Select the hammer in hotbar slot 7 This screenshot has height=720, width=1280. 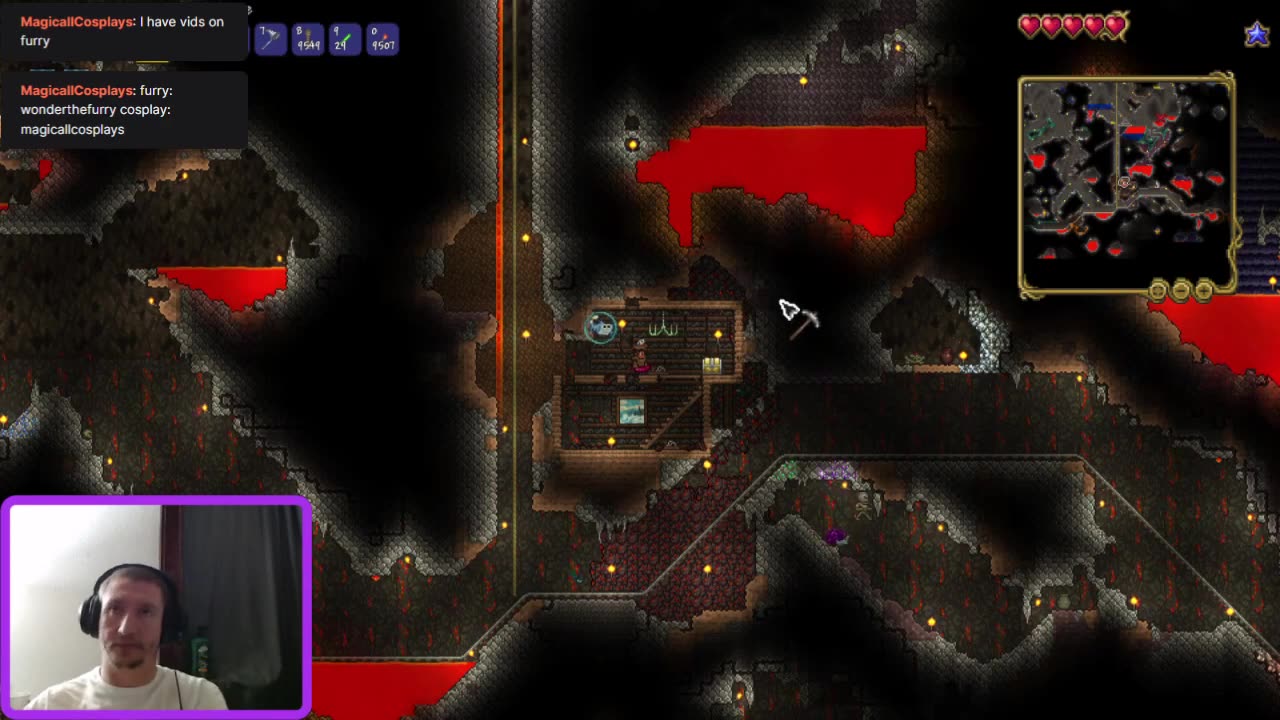click(x=270, y=39)
